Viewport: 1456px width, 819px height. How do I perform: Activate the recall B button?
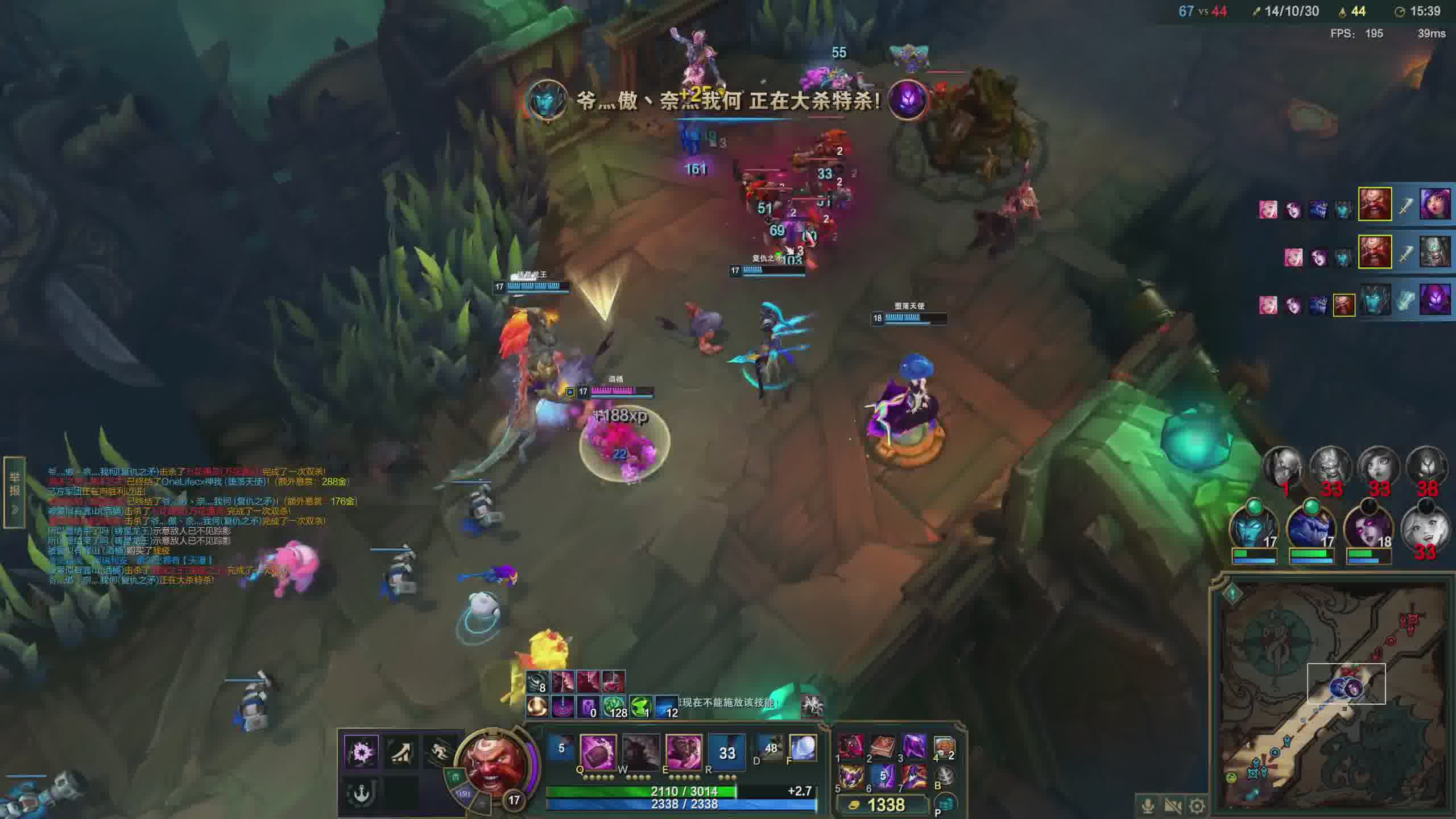click(944, 777)
